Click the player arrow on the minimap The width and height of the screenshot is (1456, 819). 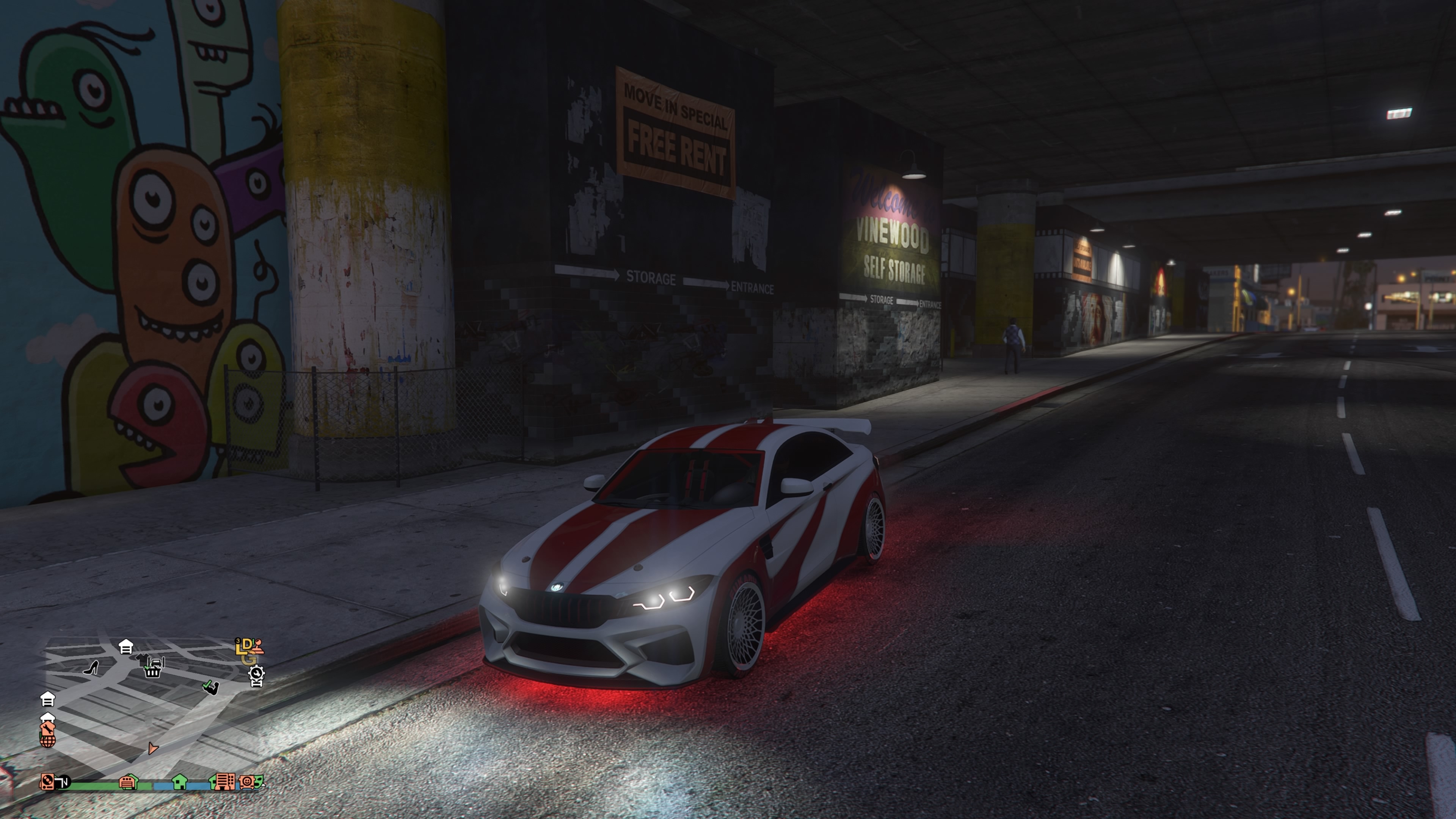[x=152, y=748]
